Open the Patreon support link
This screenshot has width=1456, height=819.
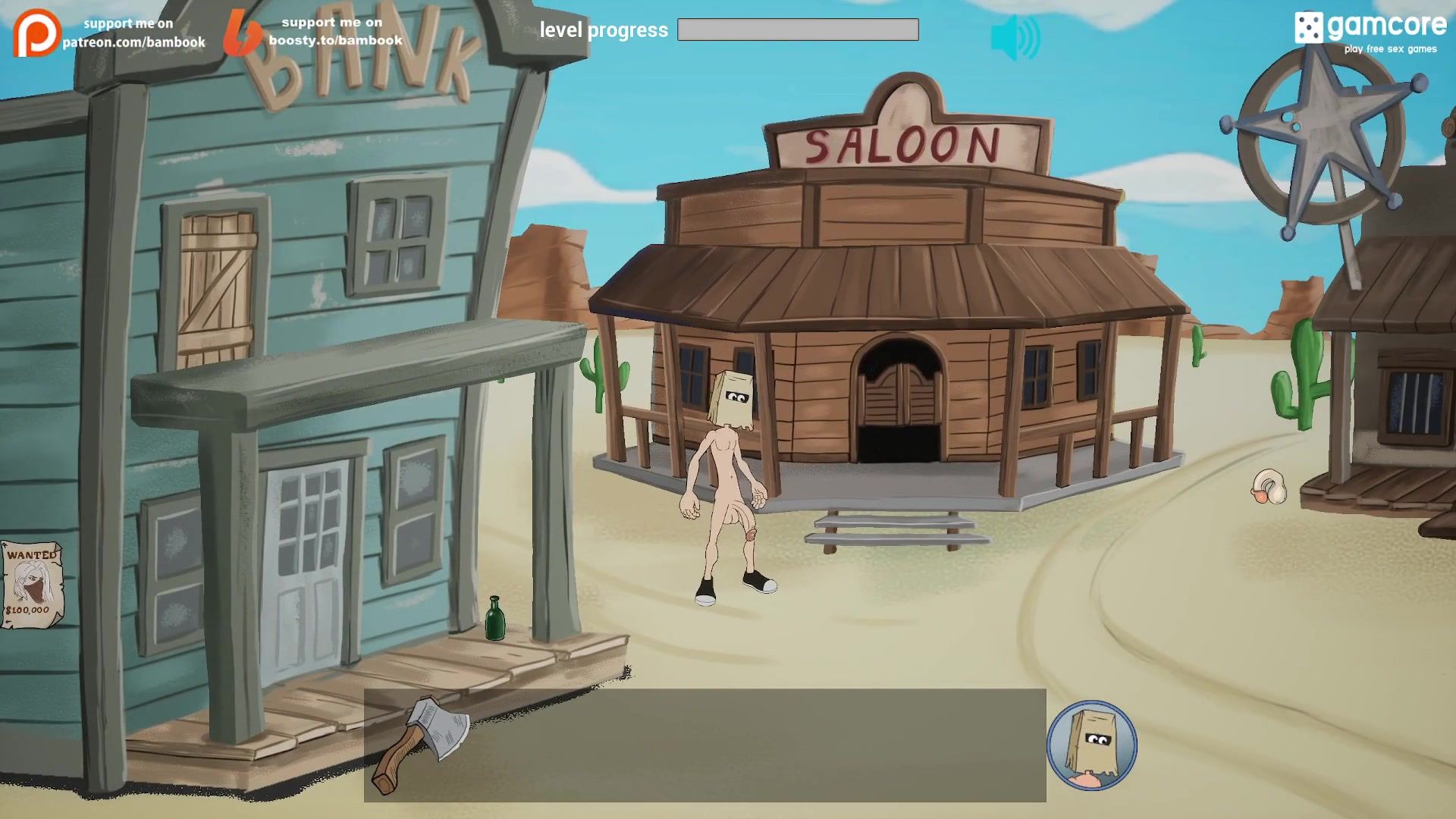coord(110,33)
